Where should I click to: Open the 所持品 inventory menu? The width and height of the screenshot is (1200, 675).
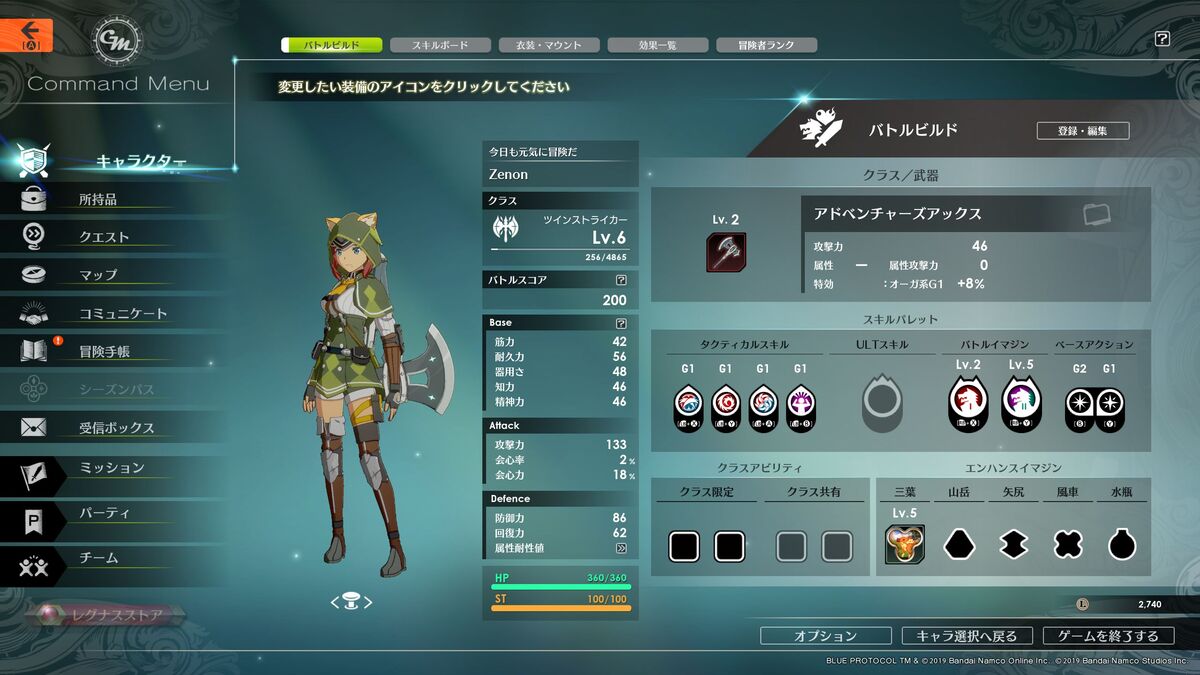click(x=98, y=199)
